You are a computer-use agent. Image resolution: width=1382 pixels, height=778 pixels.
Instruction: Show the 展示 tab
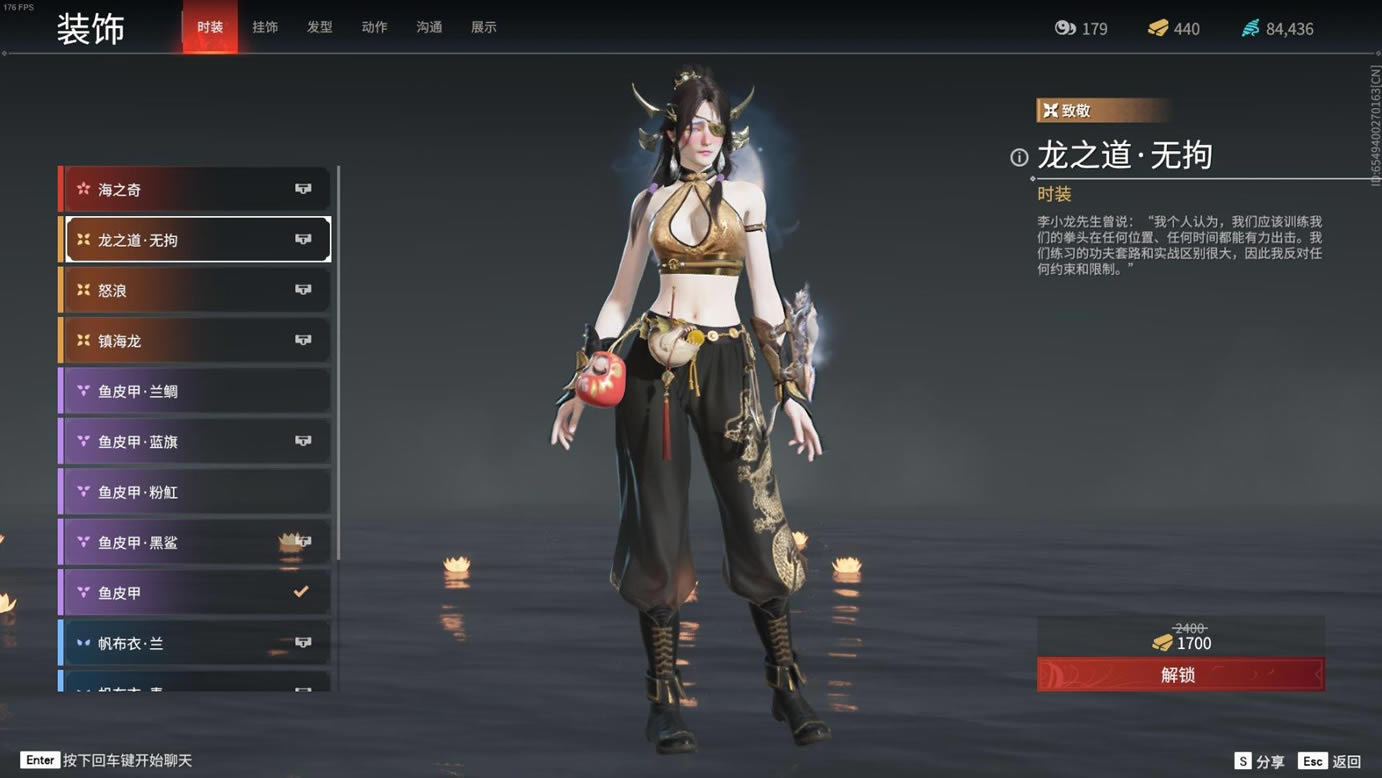484,27
